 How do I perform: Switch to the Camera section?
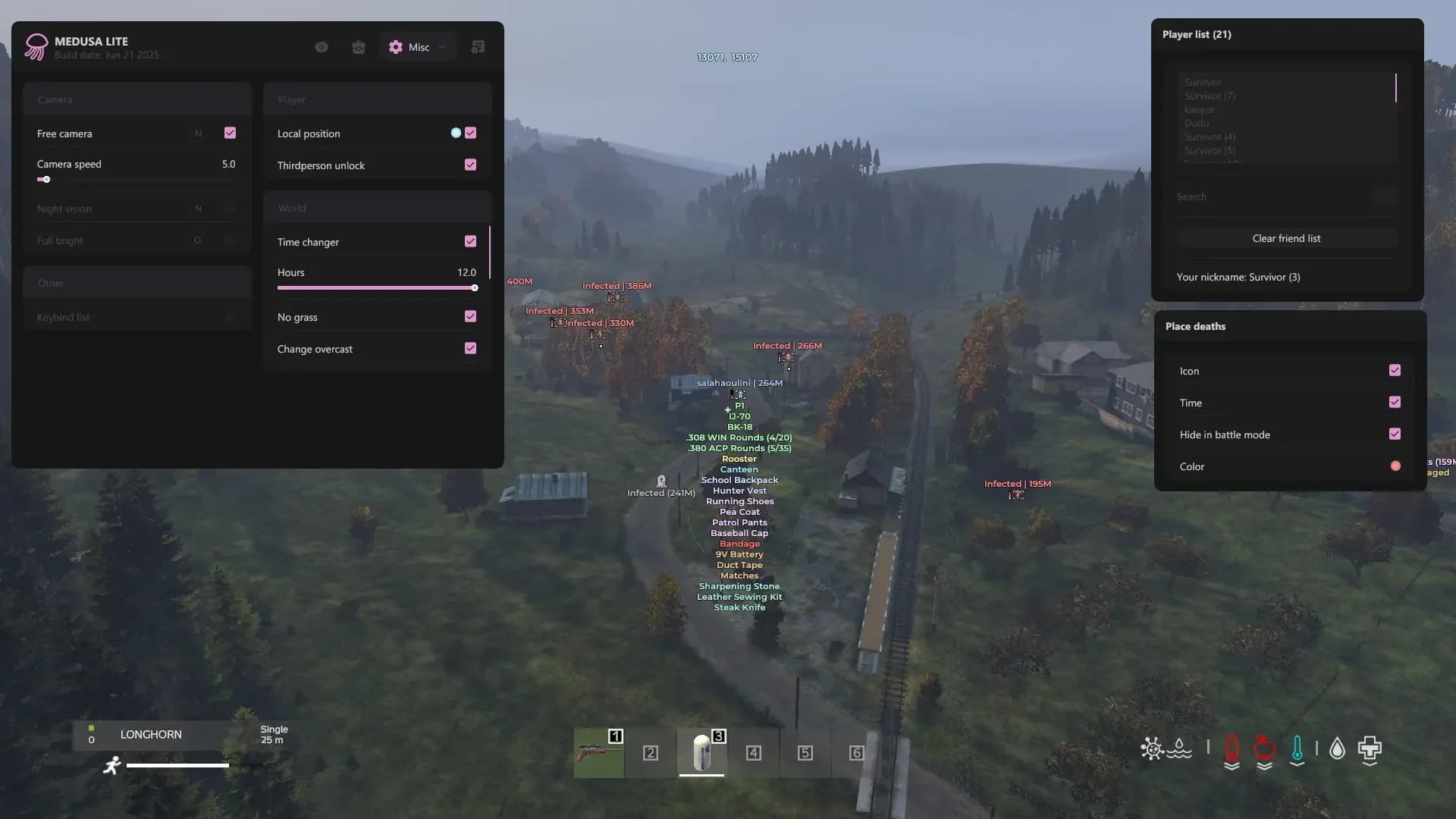[x=136, y=99]
